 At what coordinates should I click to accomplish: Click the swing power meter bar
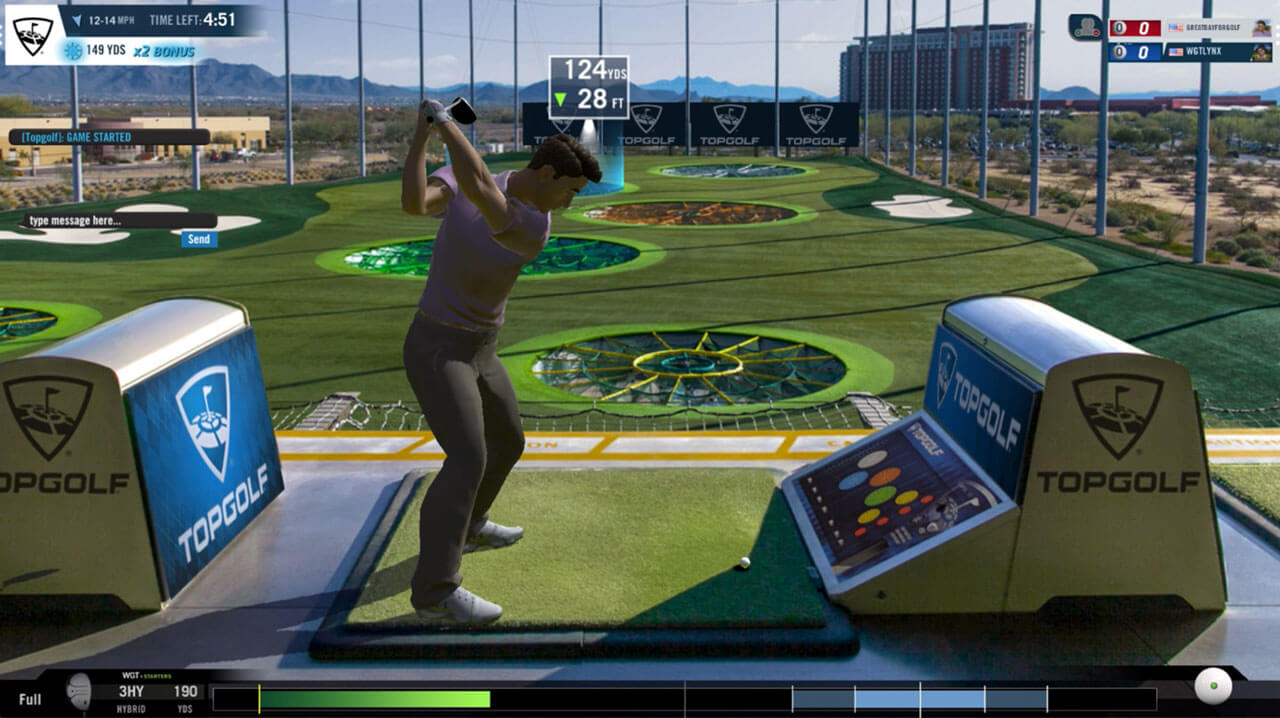[x=684, y=698]
